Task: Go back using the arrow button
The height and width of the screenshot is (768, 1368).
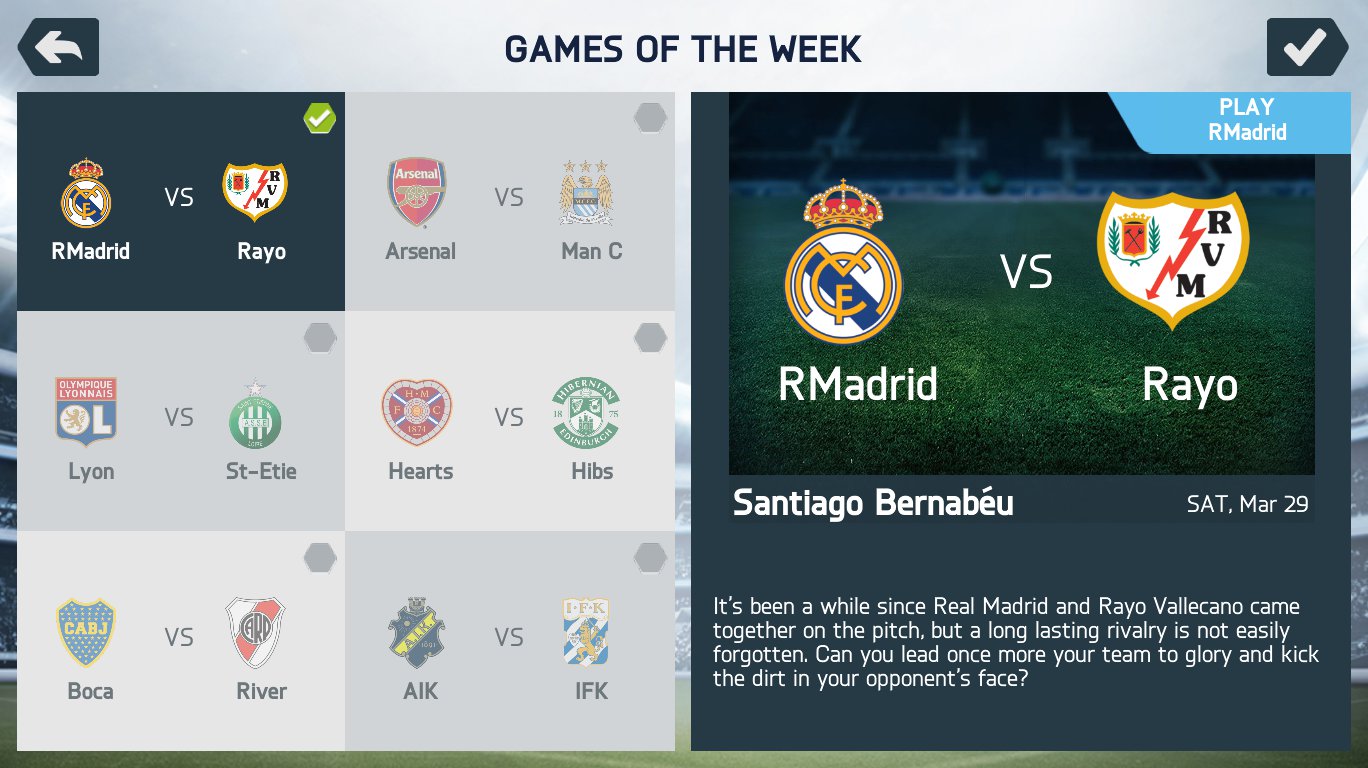Action: pos(59,47)
